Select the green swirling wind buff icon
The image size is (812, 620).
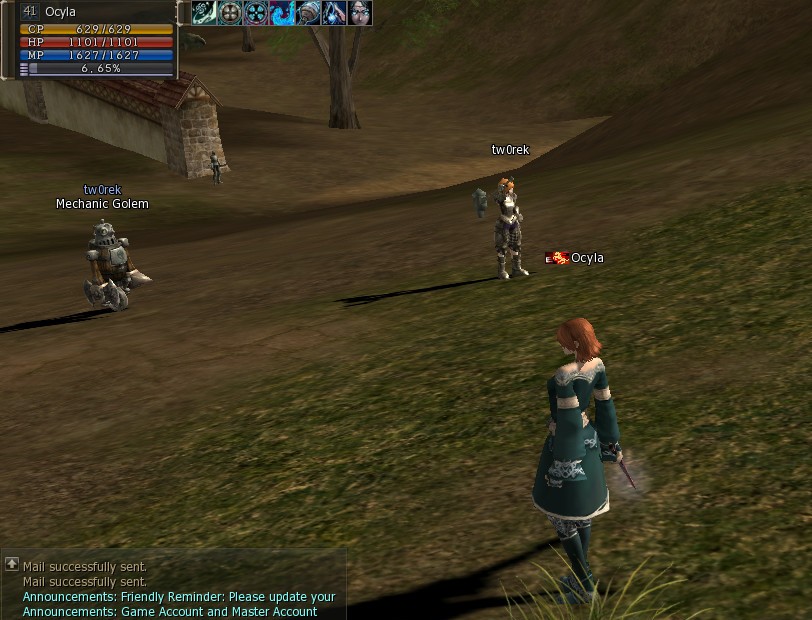coord(204,13)
